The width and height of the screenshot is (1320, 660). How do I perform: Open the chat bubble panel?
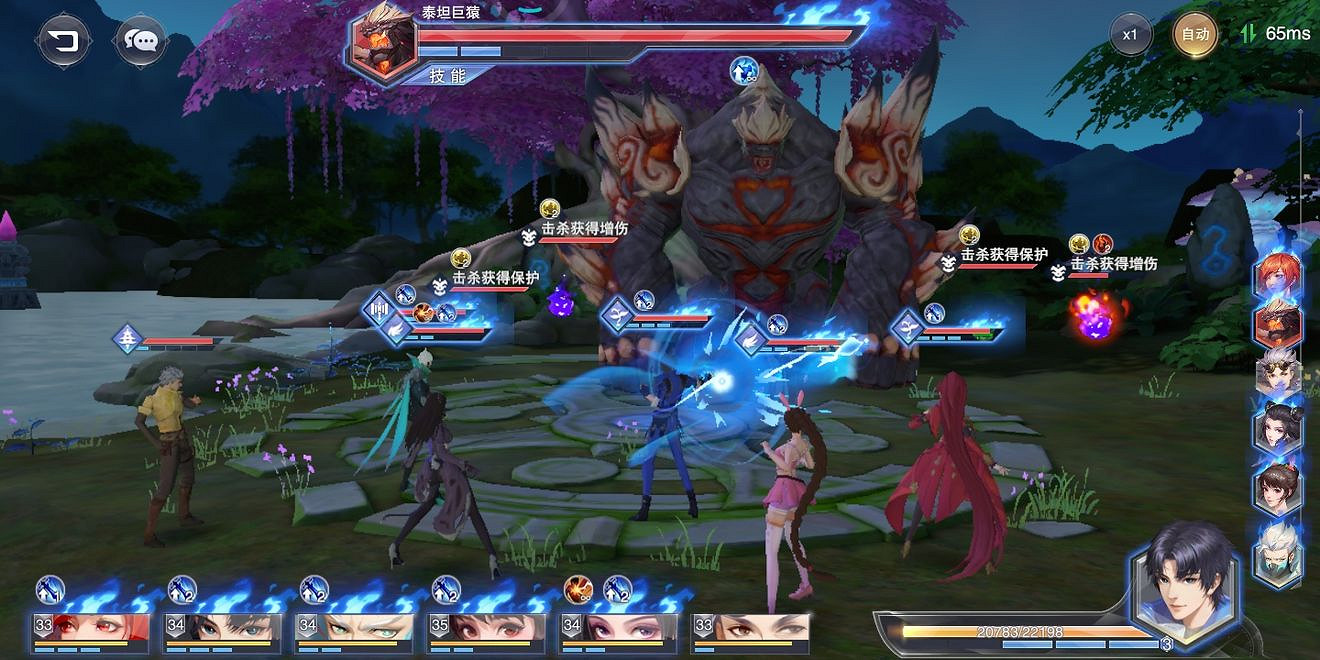(142, 41)
